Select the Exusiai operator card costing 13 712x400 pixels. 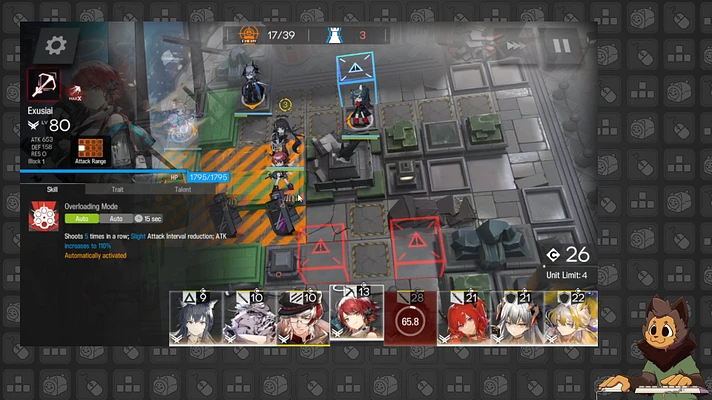click(x=356, y=314)
